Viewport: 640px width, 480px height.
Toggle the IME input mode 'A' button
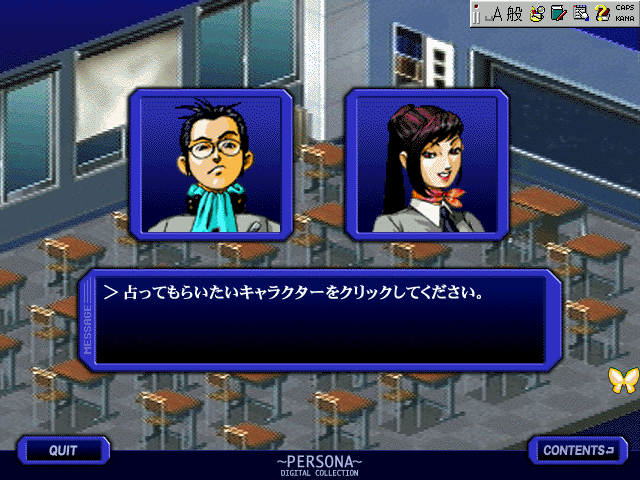pyautogui.click(x=497, y=13)
